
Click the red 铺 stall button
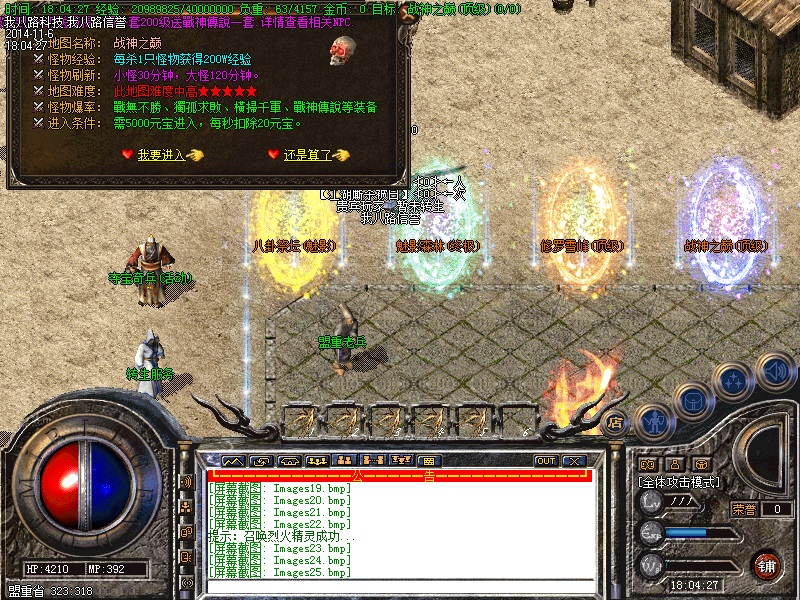[766, 565]
